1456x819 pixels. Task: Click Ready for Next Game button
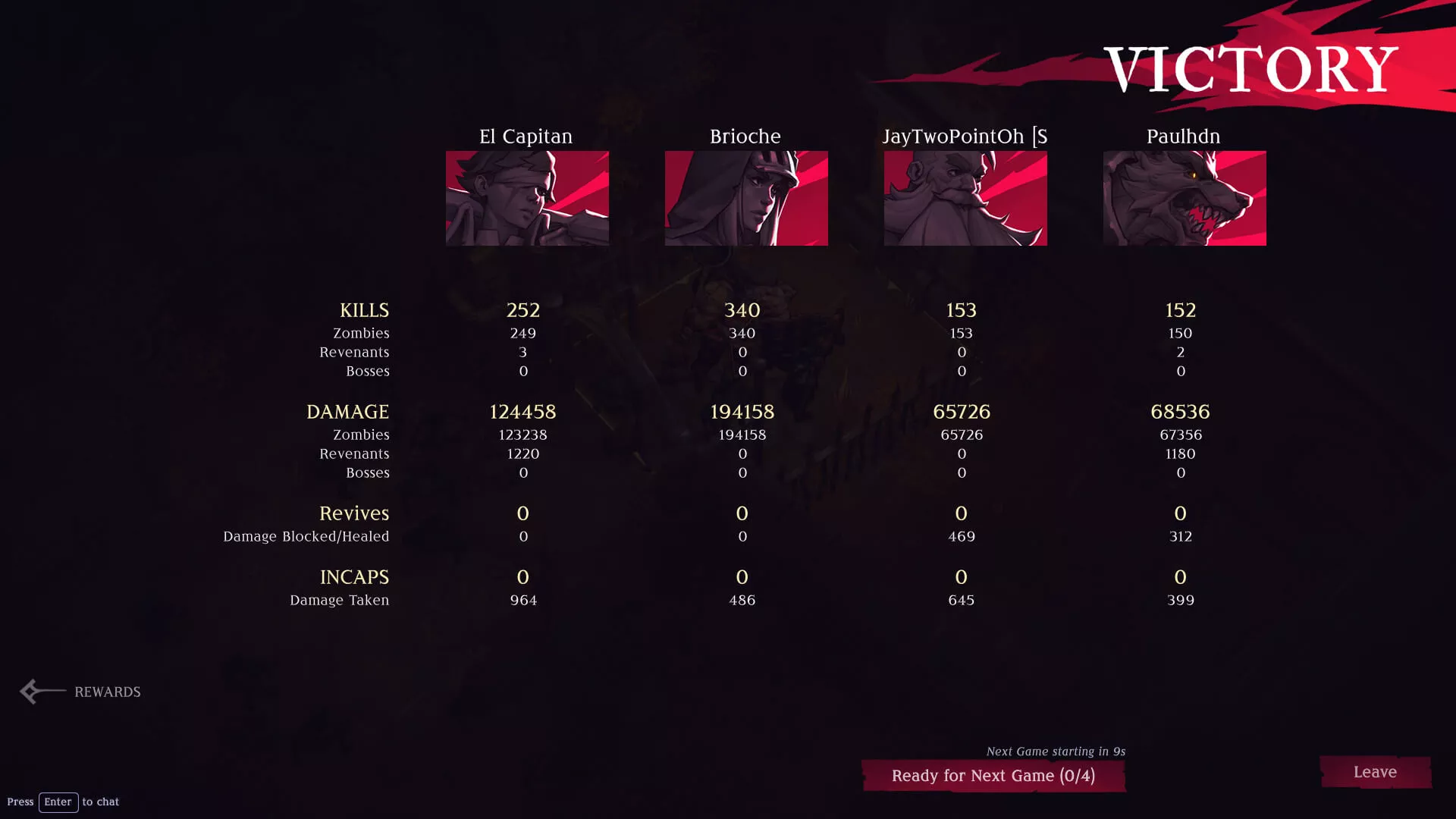coord(993,776)
